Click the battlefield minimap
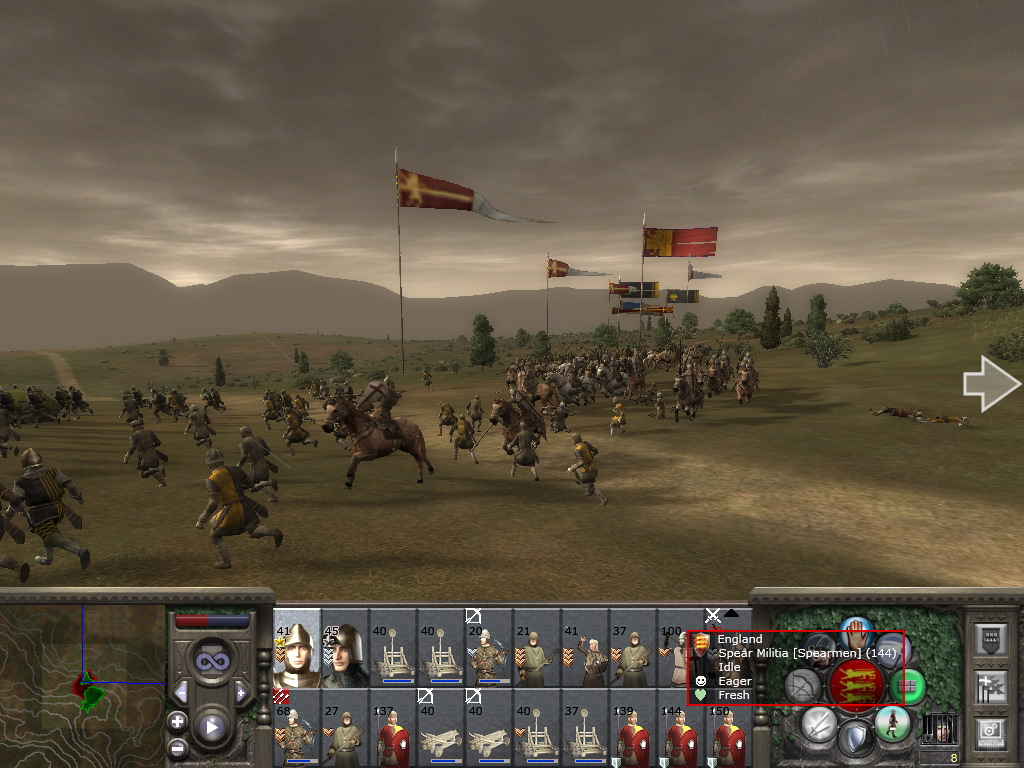The width and height of the screenshot is (1024, 768). coord(82,686)
